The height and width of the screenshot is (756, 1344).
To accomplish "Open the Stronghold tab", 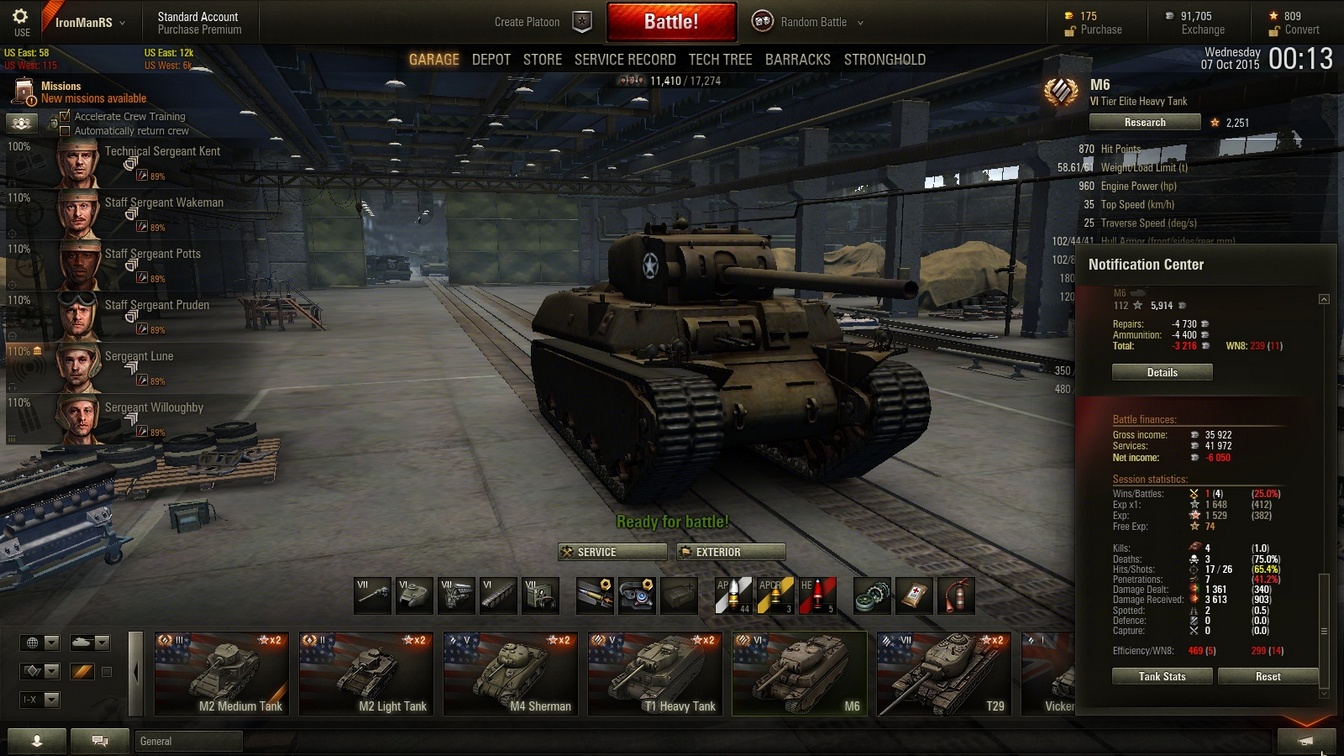I will (x=884, y=59).
